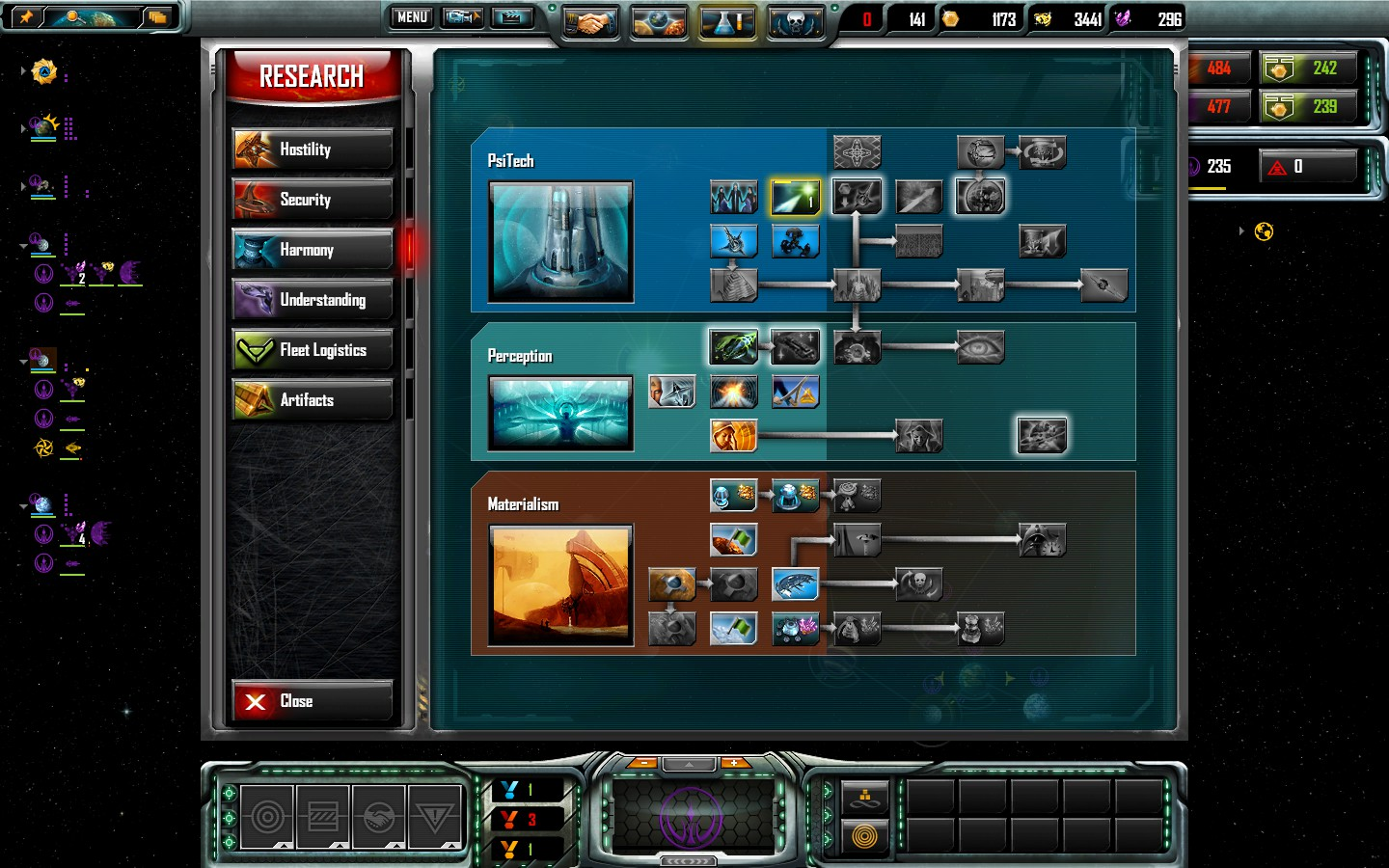Select the skull research node in Materialism
This screenshot has height=868, width=1389.
[x=918, y=583]
